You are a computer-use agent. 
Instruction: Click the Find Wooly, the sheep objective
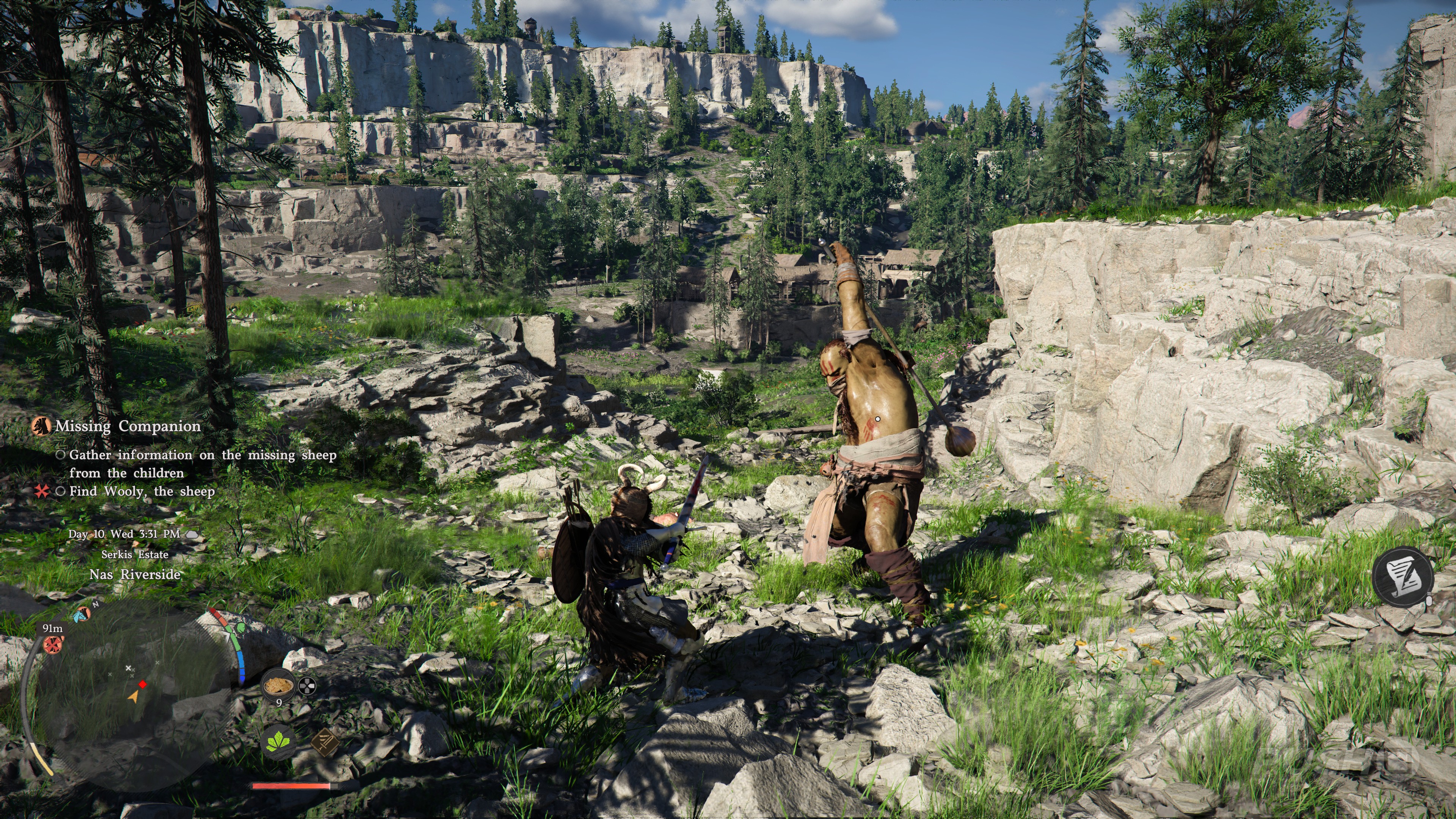pos(142,491)
